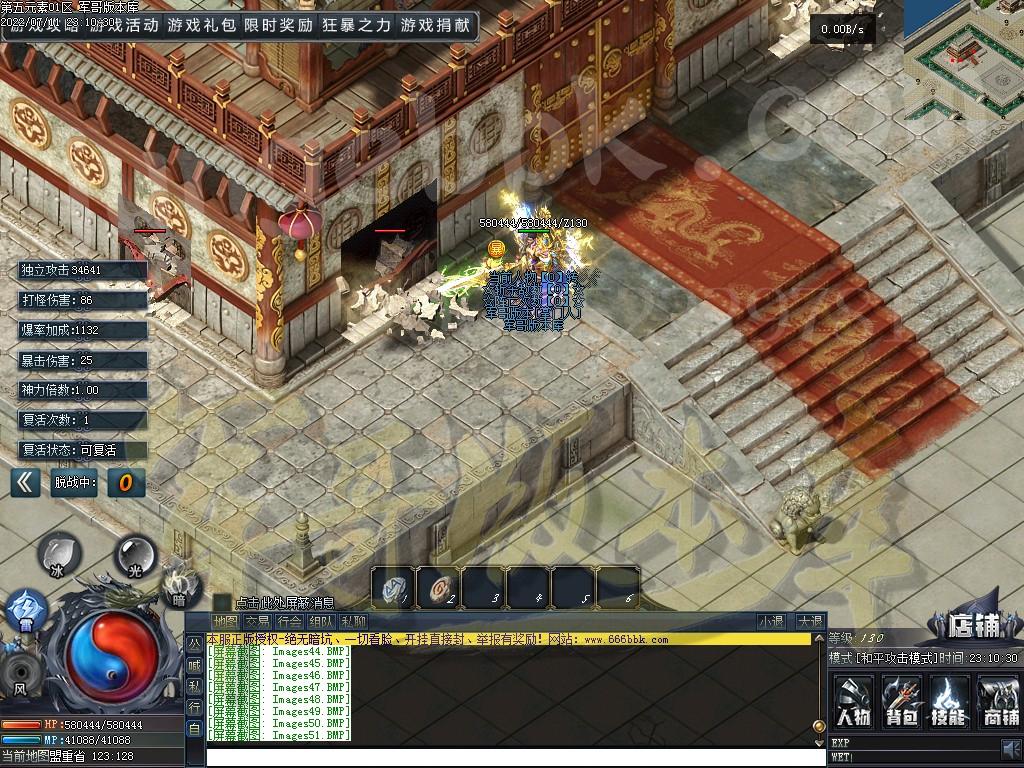Viewport: 1024px width, 768px height.
Task: Open the 游戏礼包 gift pack menu
Action: click(201, 25)
